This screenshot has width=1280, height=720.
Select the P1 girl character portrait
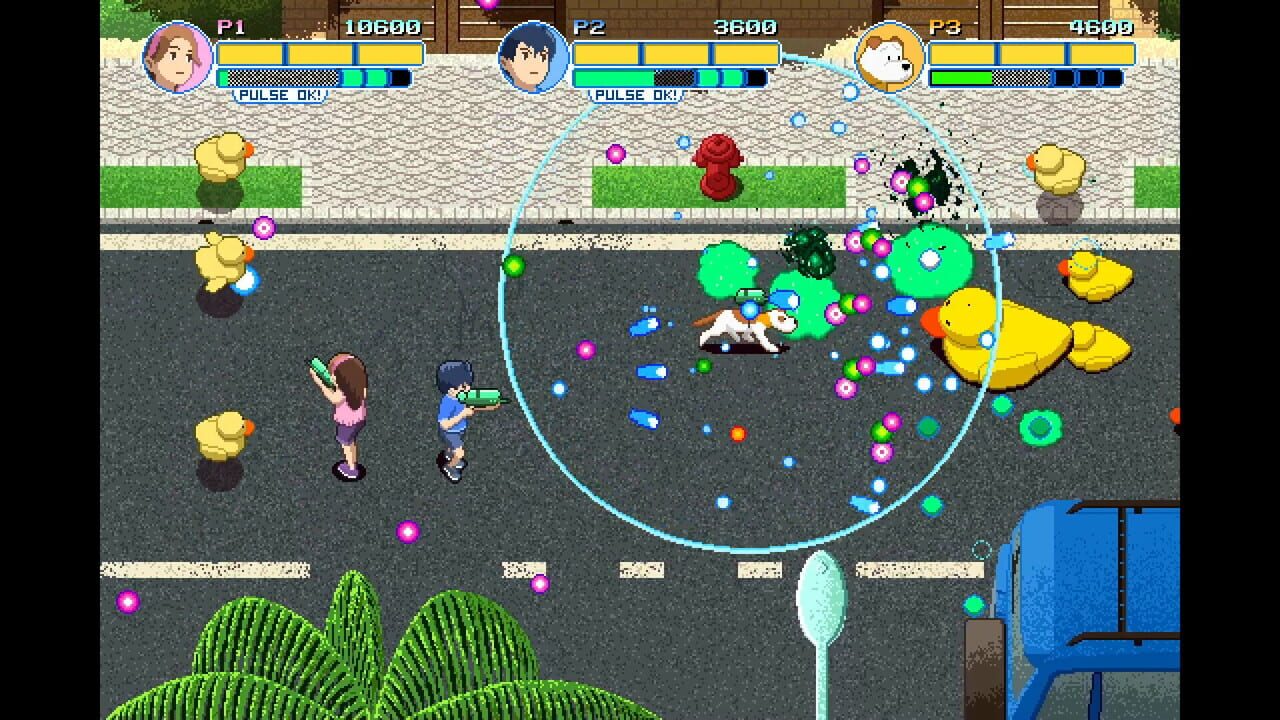(x=178, y=57)
